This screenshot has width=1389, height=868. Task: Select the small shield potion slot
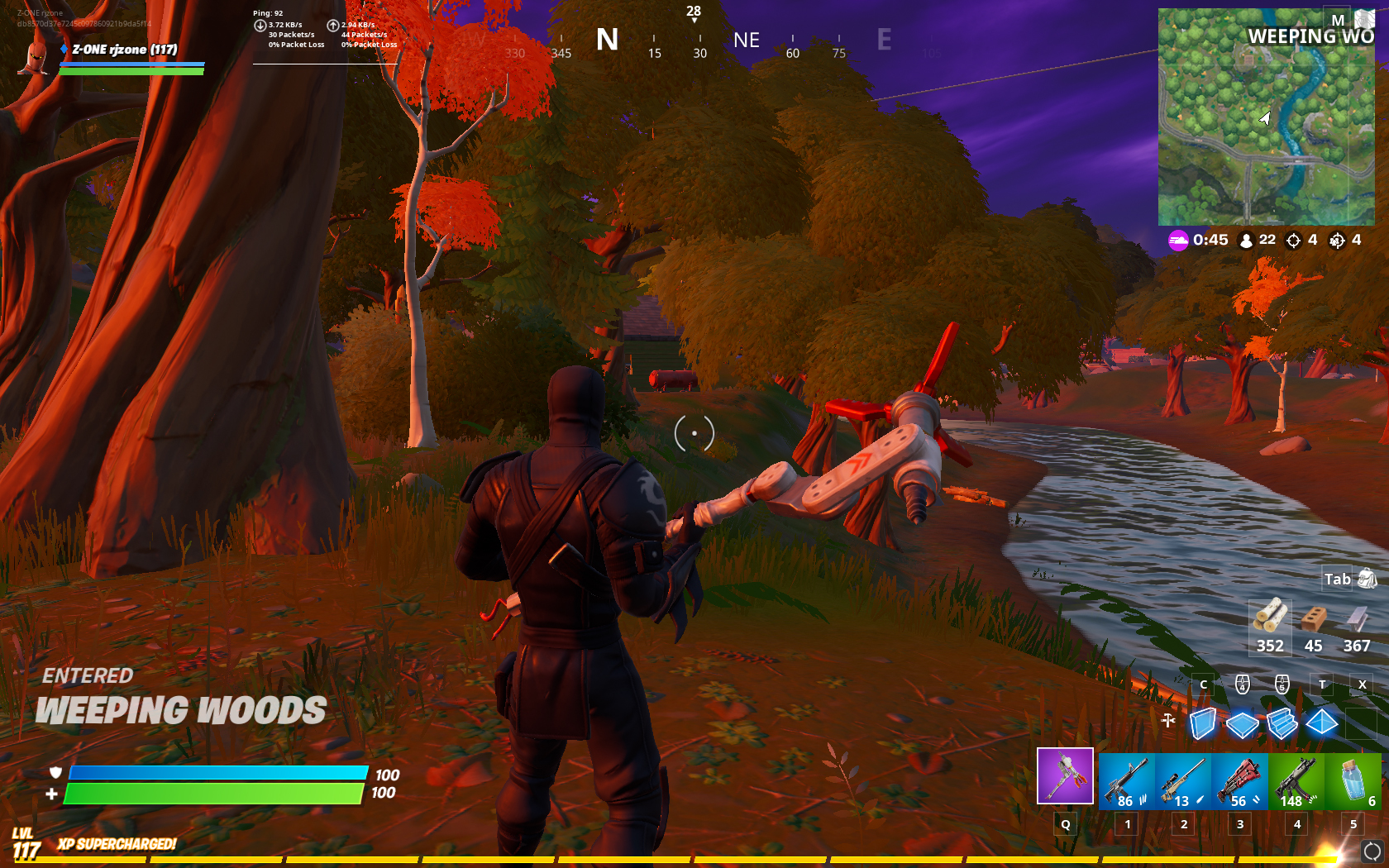[x=1353, y=780]
